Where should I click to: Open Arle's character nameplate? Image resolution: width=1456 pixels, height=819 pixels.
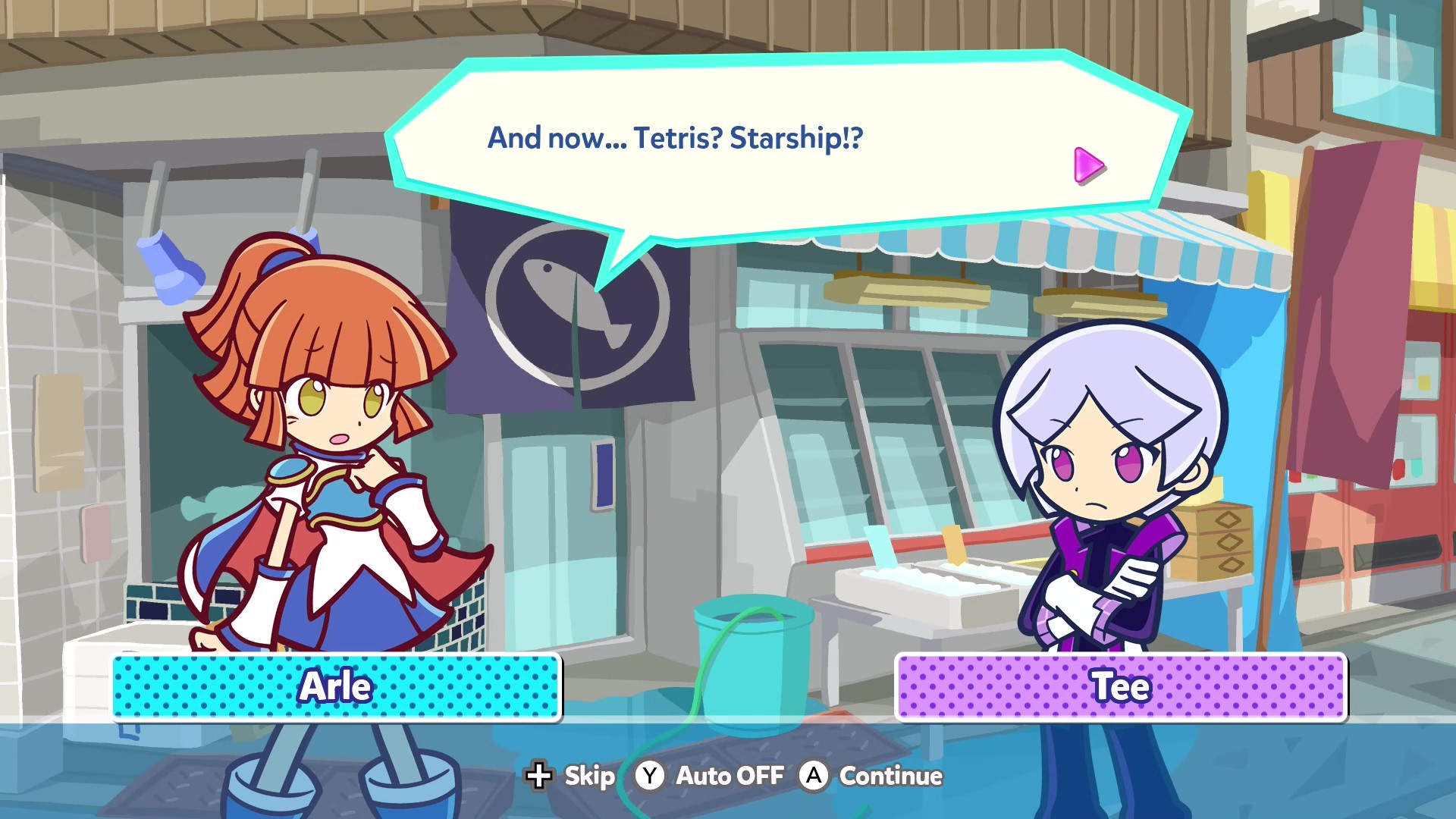coord(336,687)
